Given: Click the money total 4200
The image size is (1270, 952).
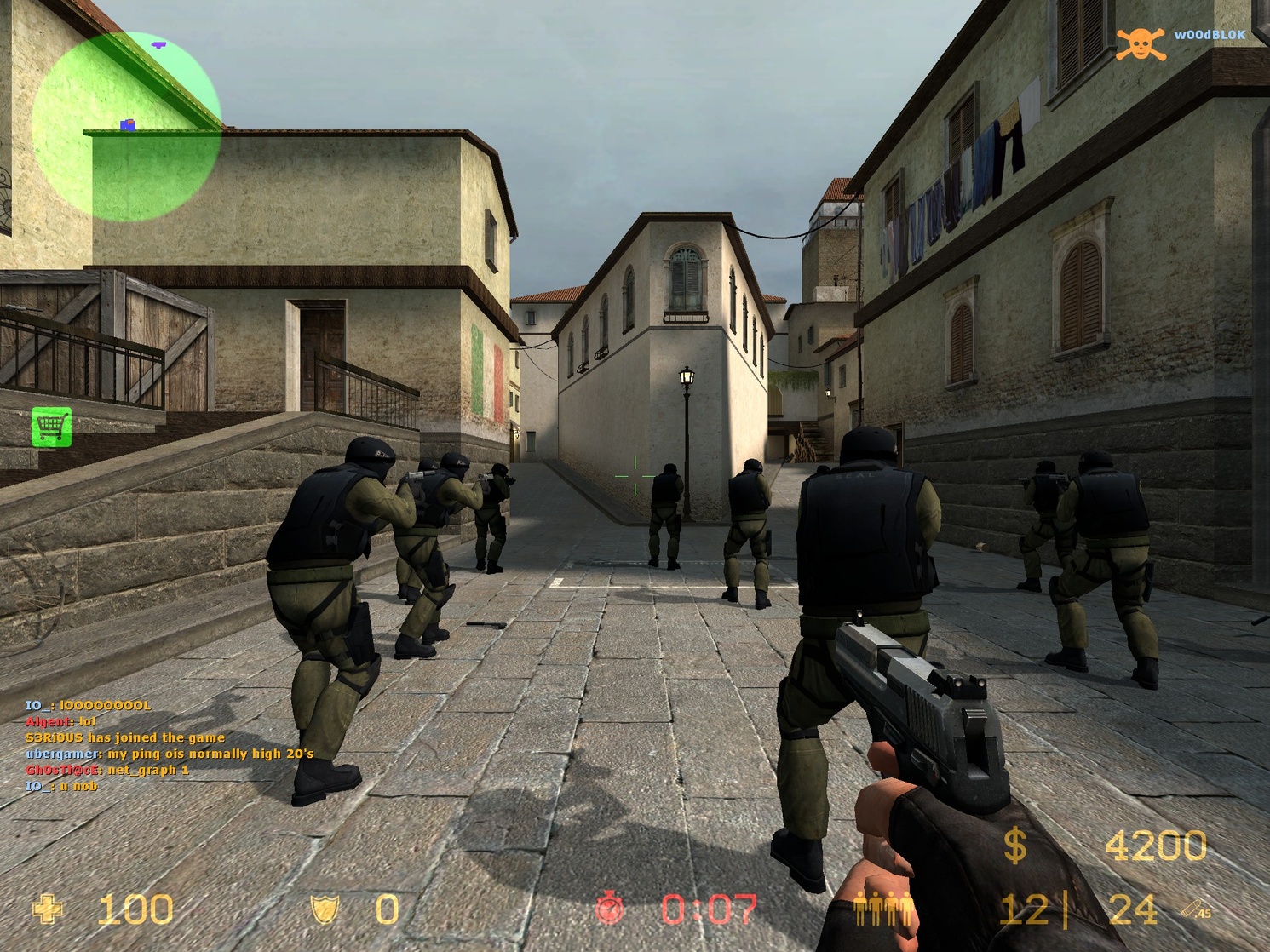Looking at the screenshot, I should point(1154,846).
